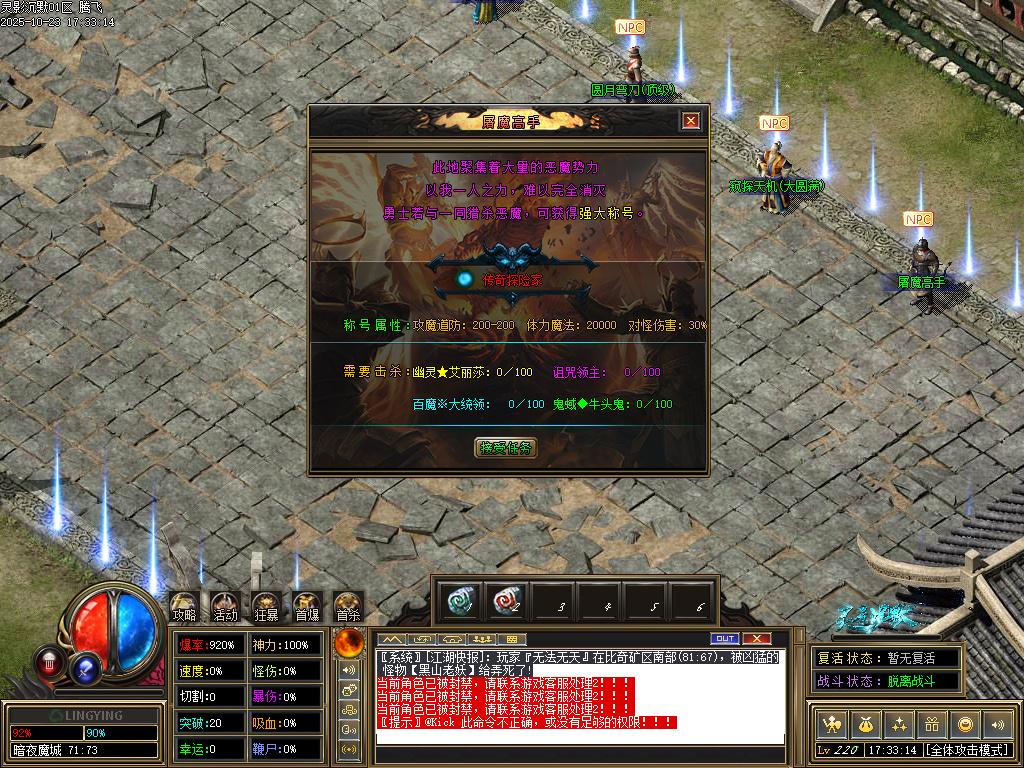Click the OUT button above chat
The width and height of the screenshot is (1024, 768).
pyautogui.click(x=724, y=638)
